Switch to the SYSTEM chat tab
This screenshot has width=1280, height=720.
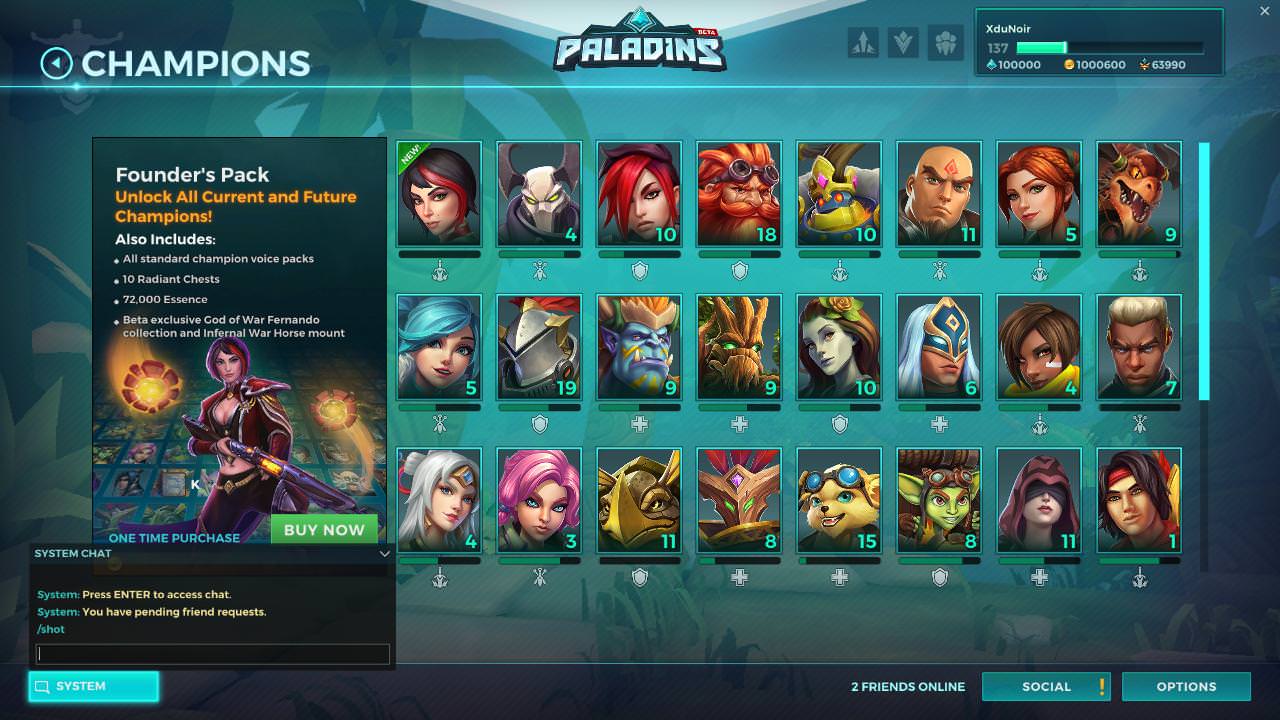coord(93,686)
